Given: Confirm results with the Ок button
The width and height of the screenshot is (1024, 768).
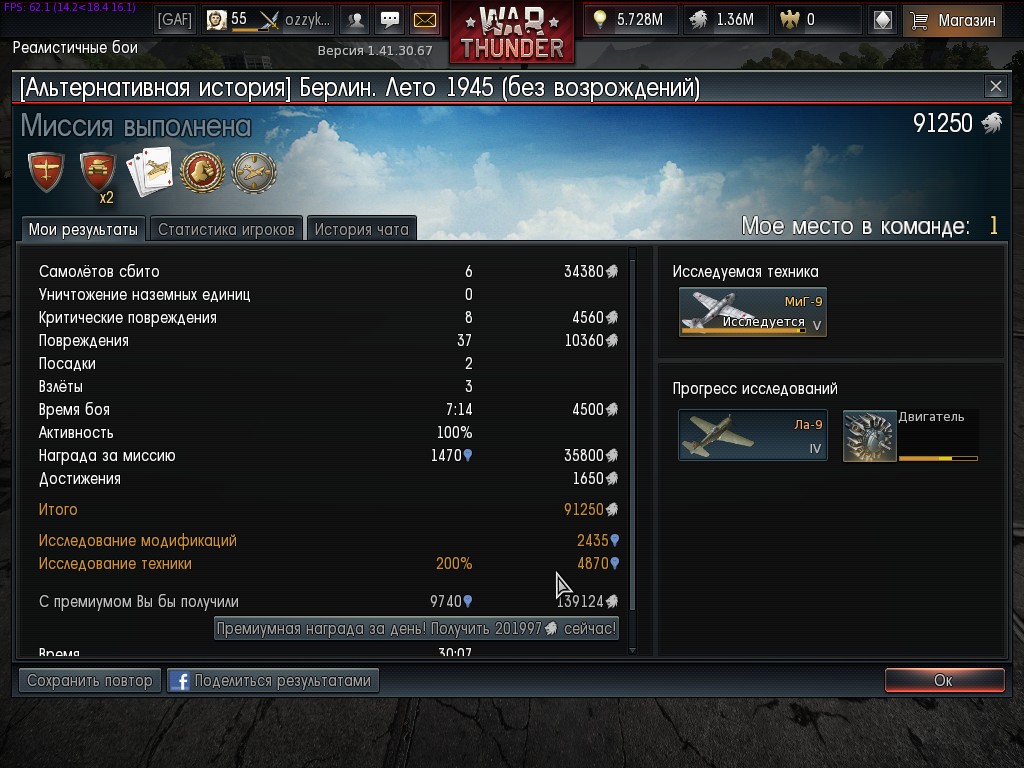Looking at the screenshot, I should click(944, 680).
